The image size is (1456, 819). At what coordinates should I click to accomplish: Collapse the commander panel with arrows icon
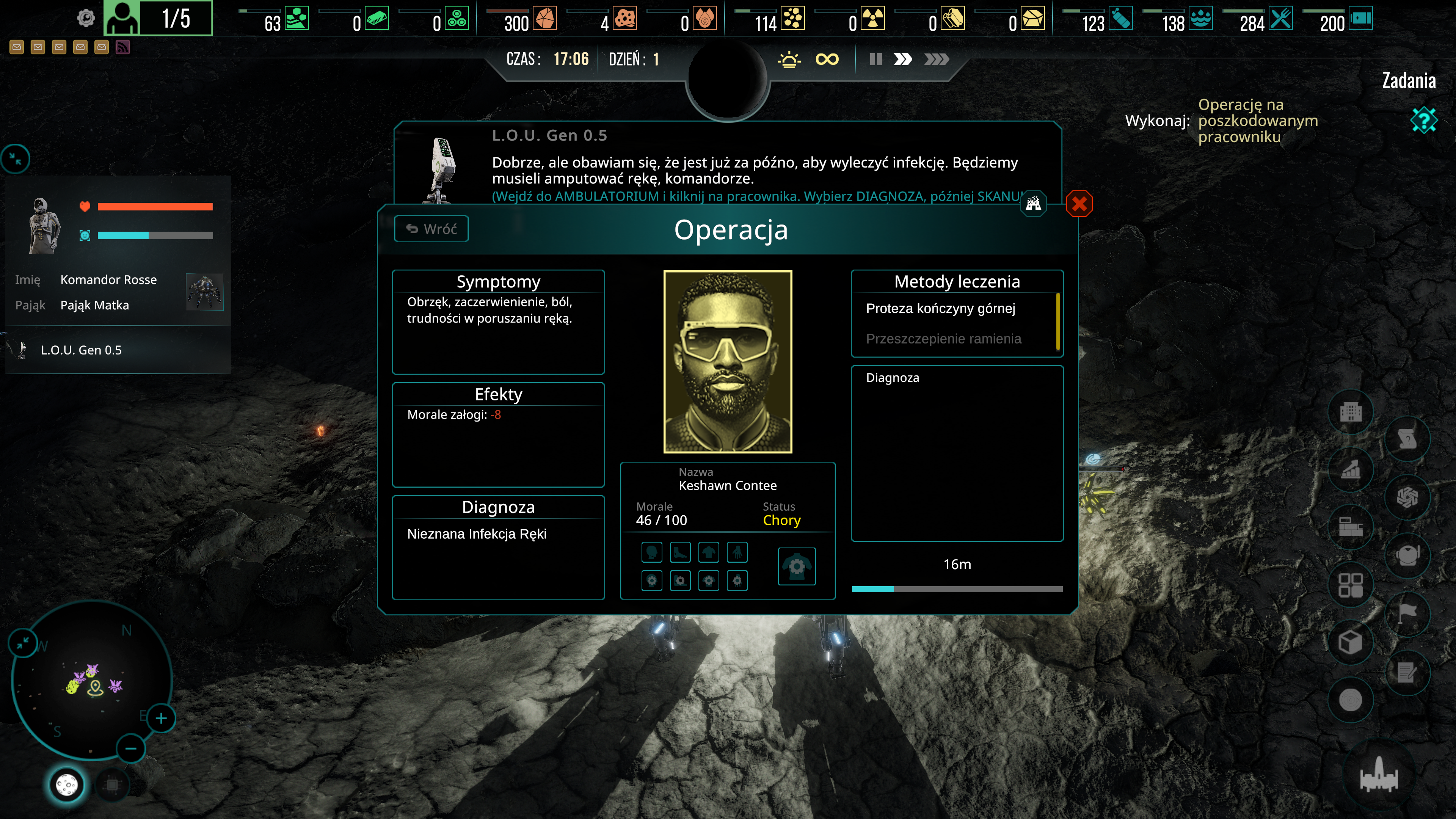15,159
